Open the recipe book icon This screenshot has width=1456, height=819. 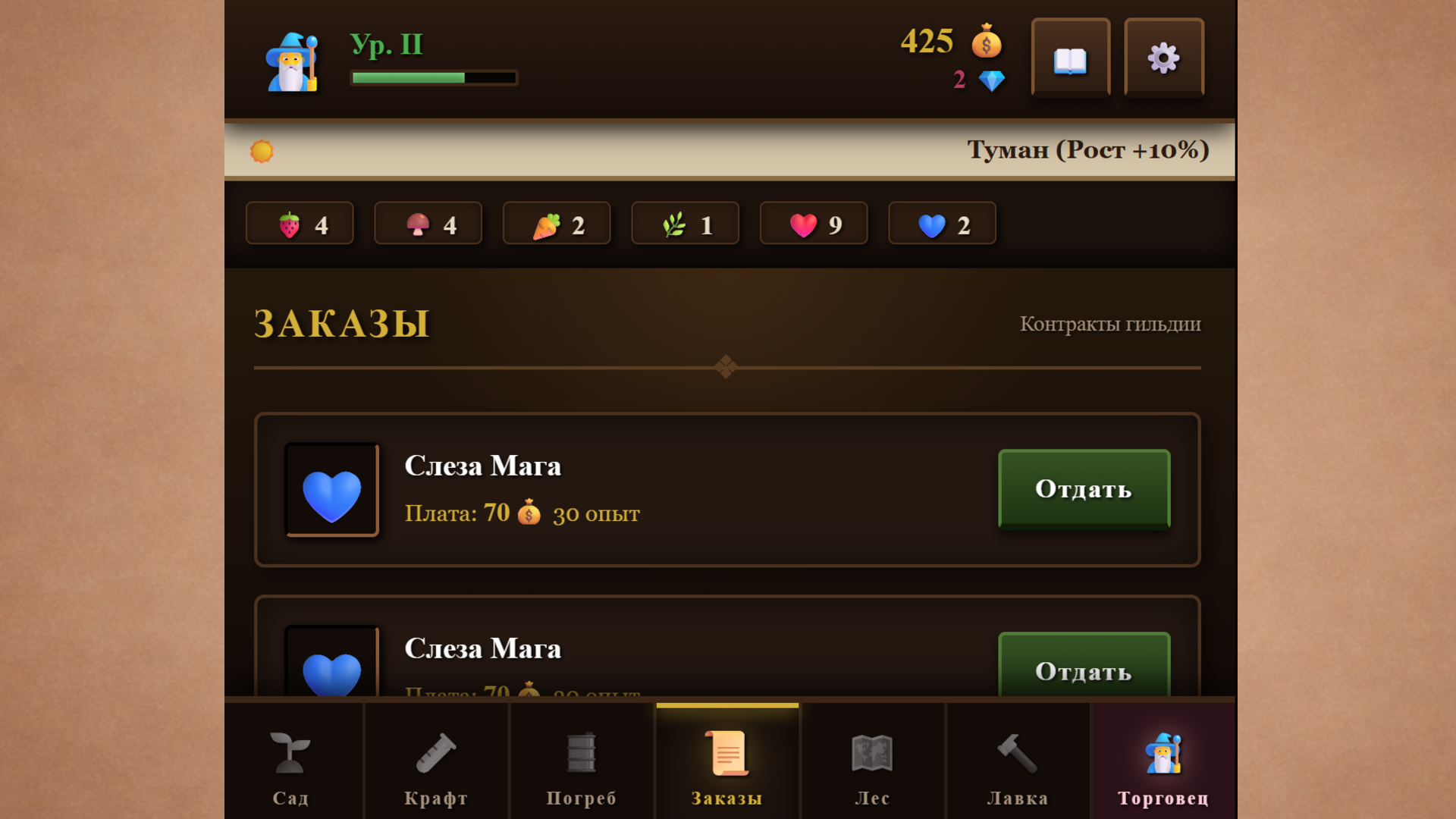1070,57
